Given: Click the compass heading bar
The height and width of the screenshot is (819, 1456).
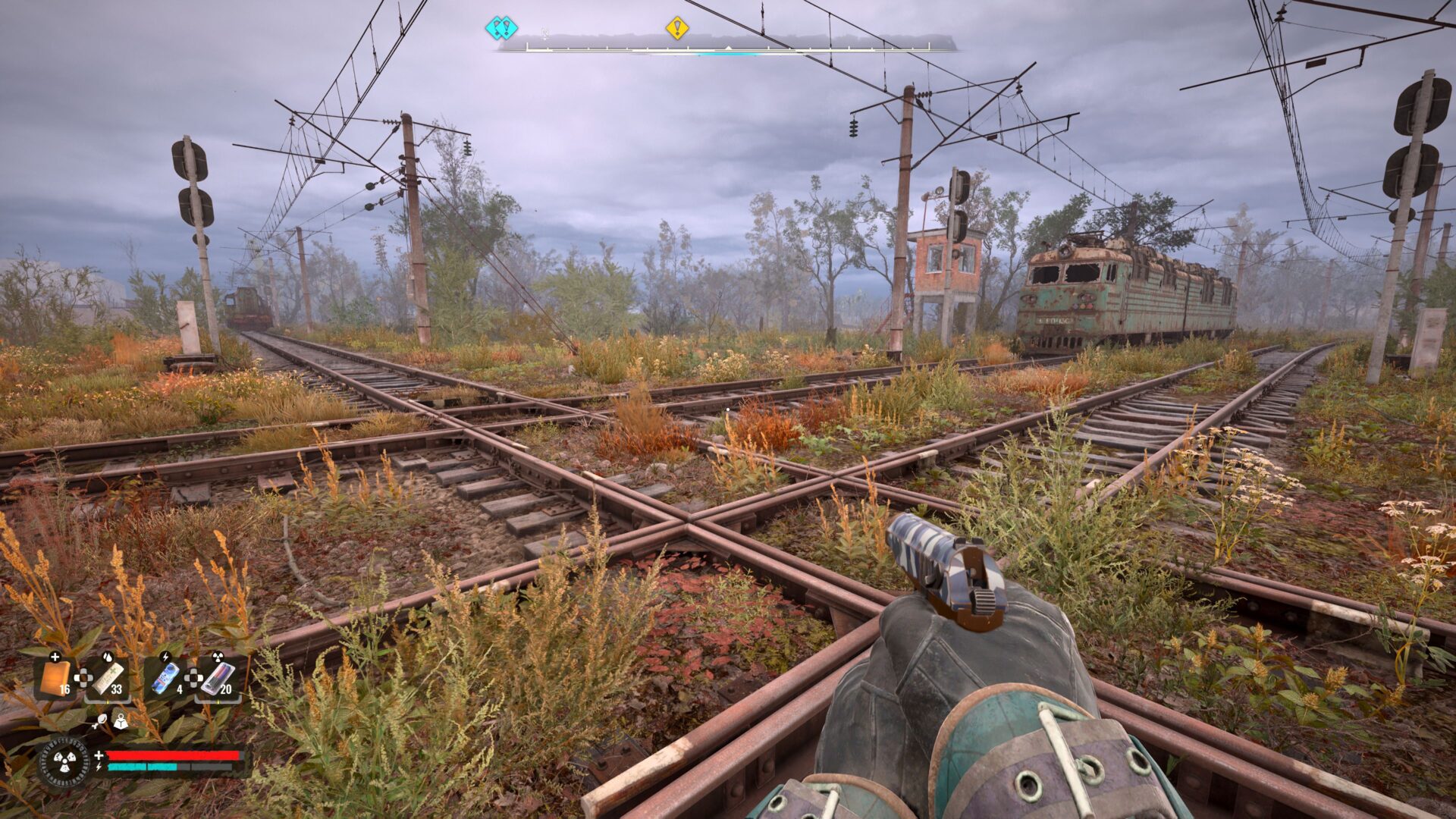Looking at the screenshot, I should pos(727,47).
